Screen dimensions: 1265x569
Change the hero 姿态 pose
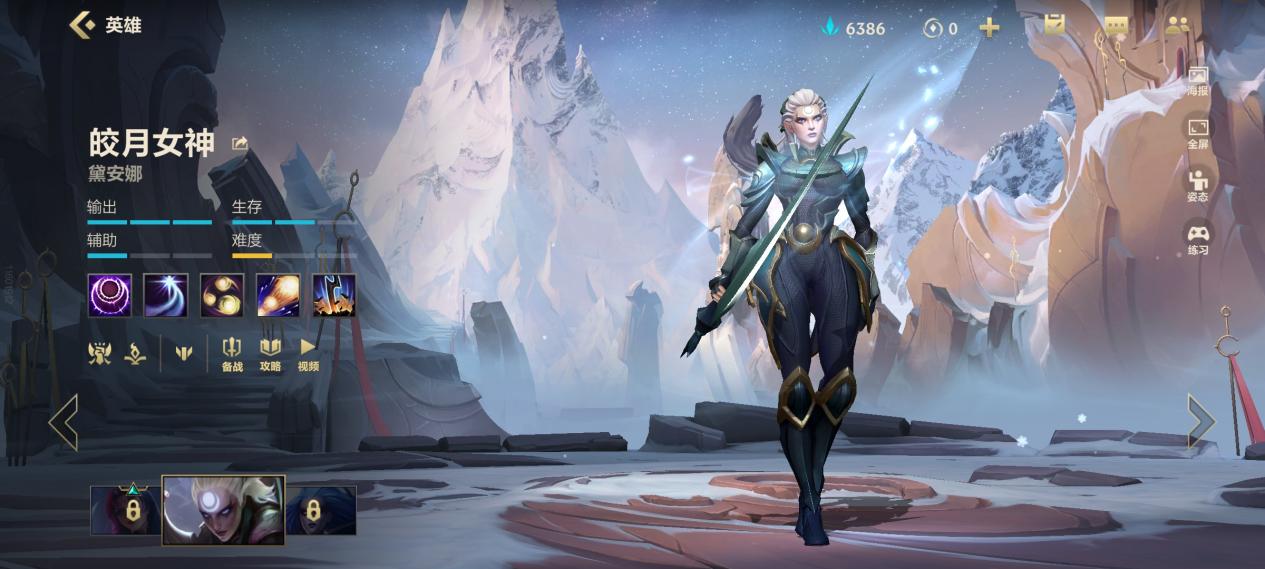1198,186
